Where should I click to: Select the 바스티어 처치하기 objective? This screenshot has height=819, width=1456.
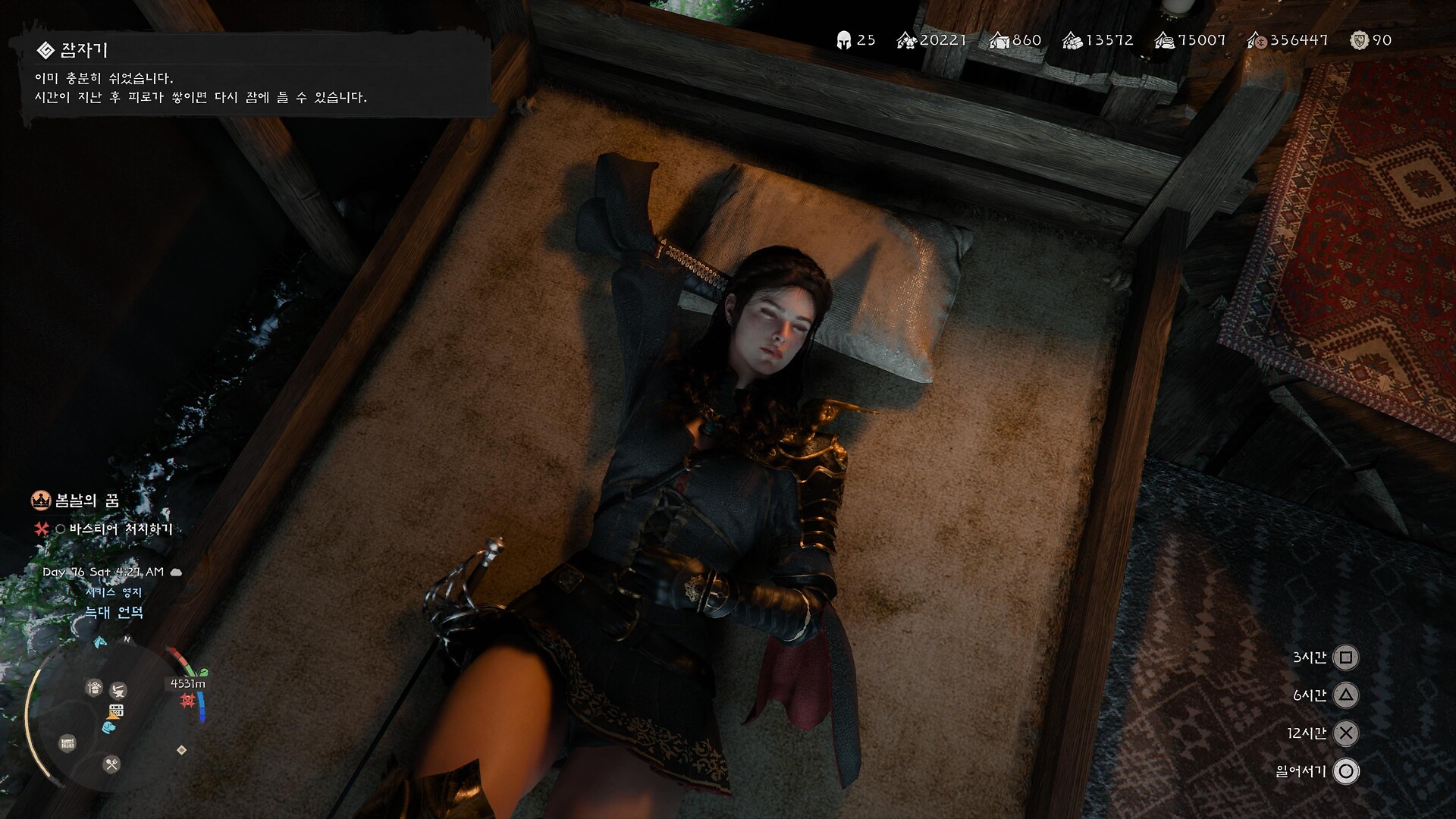coord(121,529)
